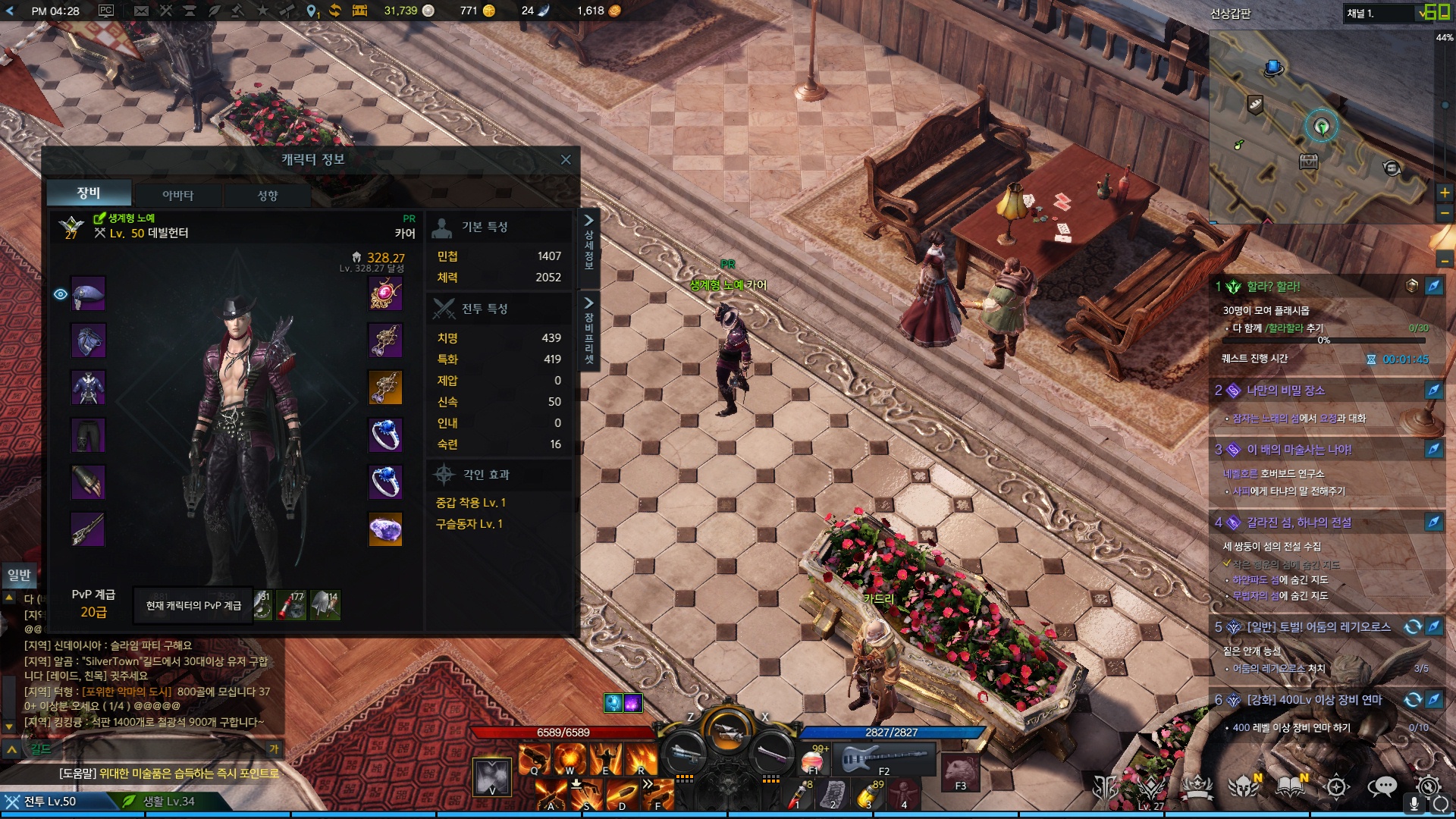Toggle helmet visibility eye icon
1456x819 pixels.
(x=61, y=294)
